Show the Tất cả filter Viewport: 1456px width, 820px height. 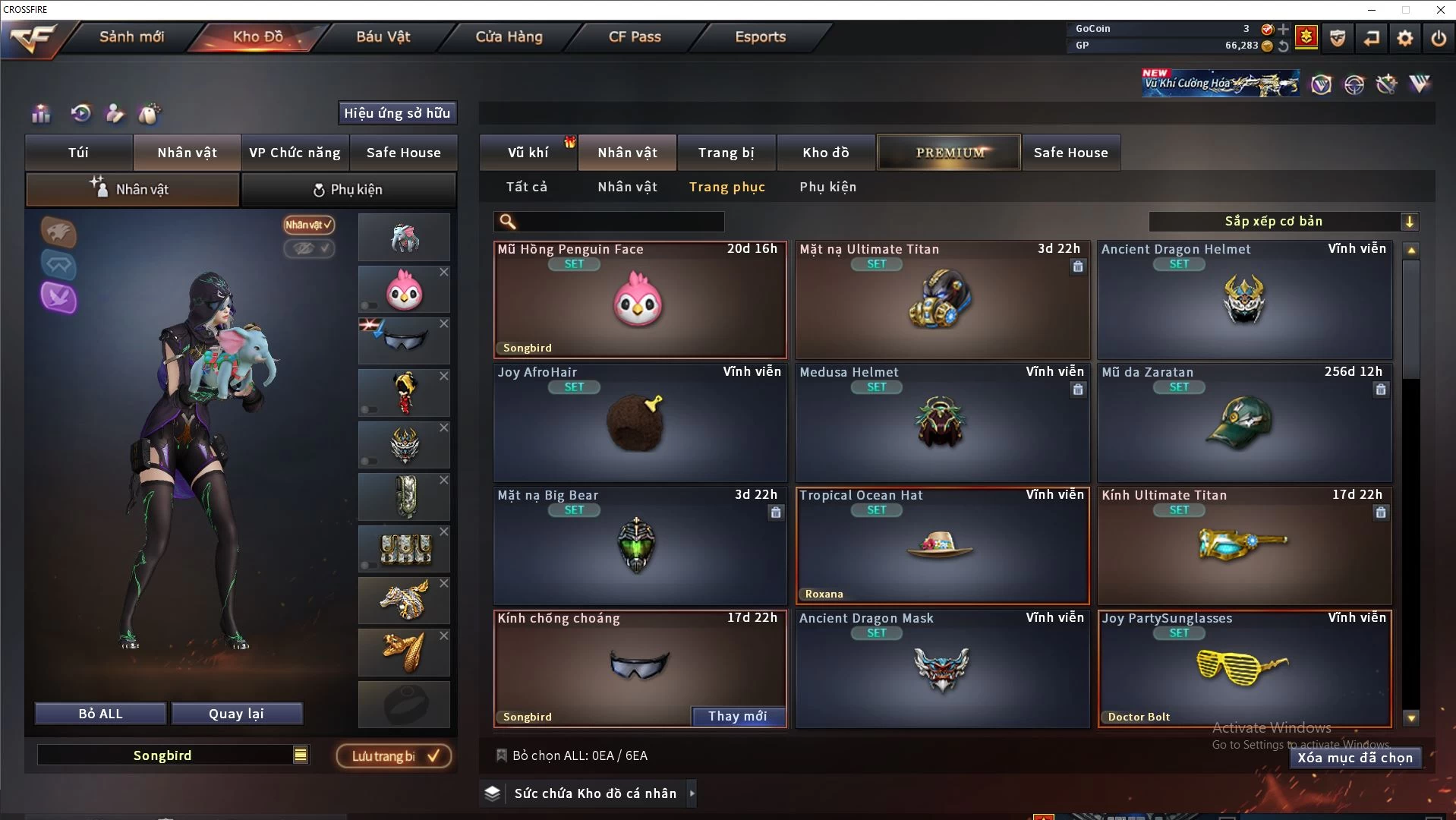(x=526, y=187)
